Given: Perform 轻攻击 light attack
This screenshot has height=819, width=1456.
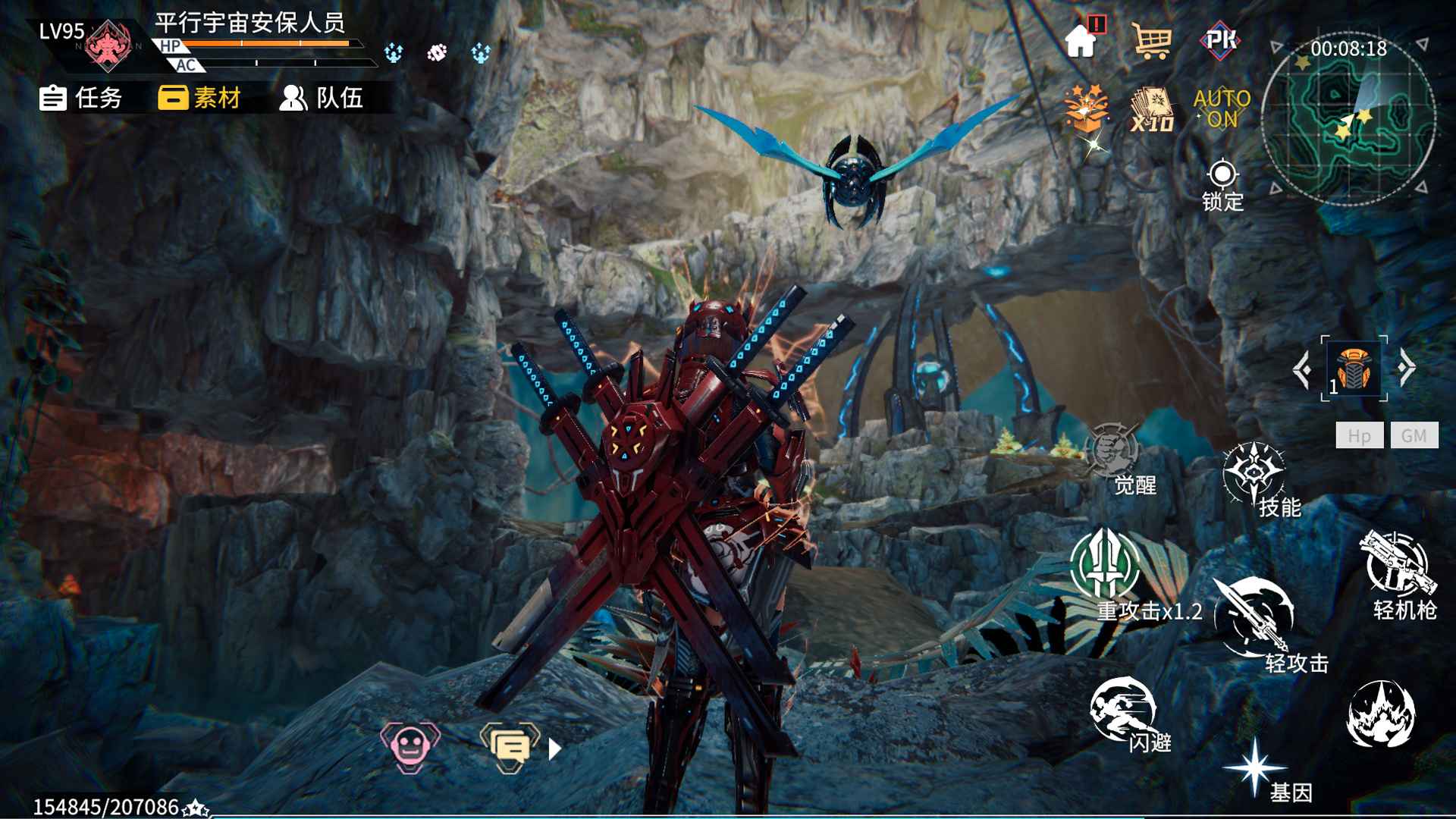Looking at the screenshot, I should 1254,616.
